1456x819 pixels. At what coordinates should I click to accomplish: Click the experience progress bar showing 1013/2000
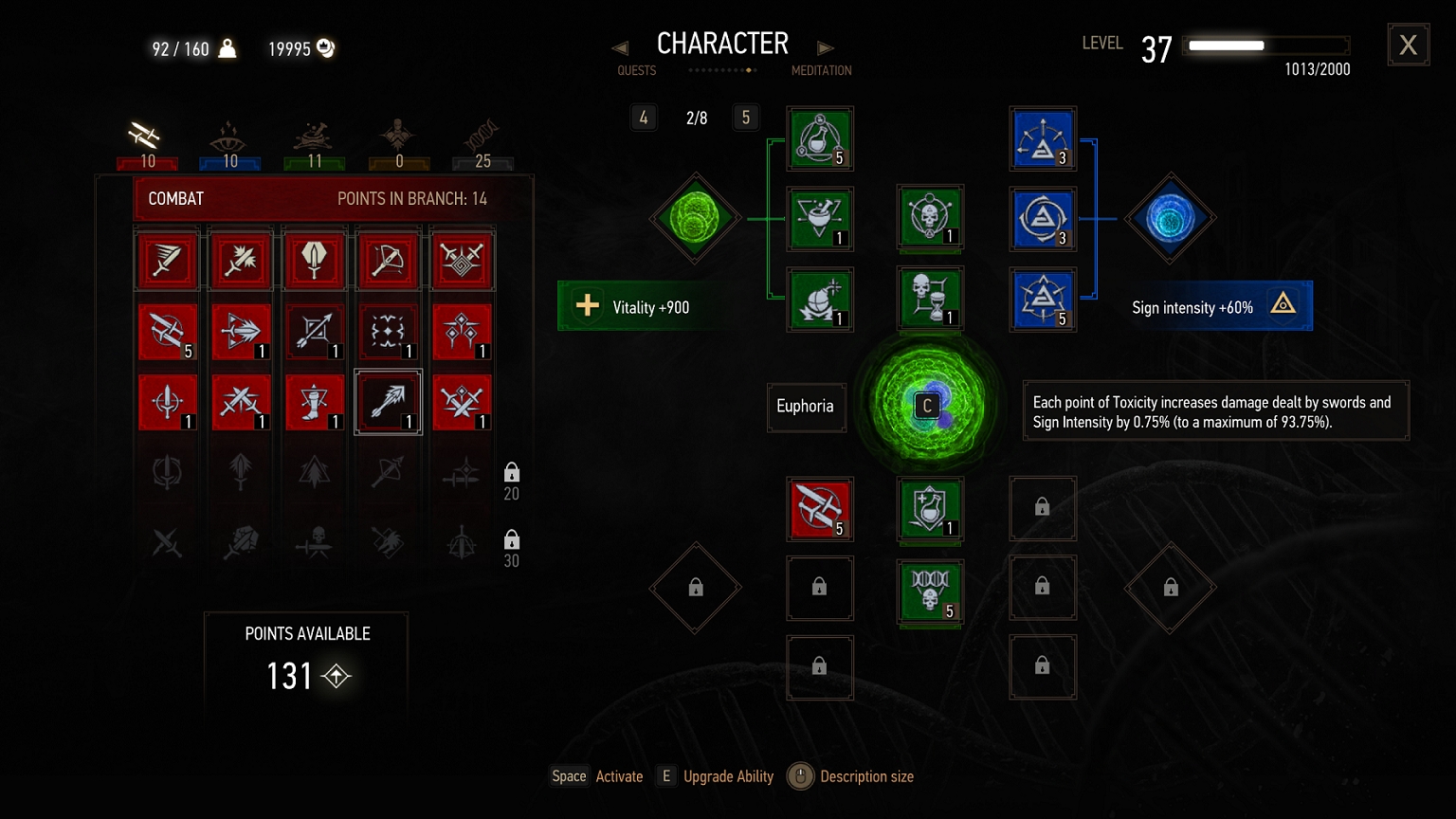pos(1265,45)
